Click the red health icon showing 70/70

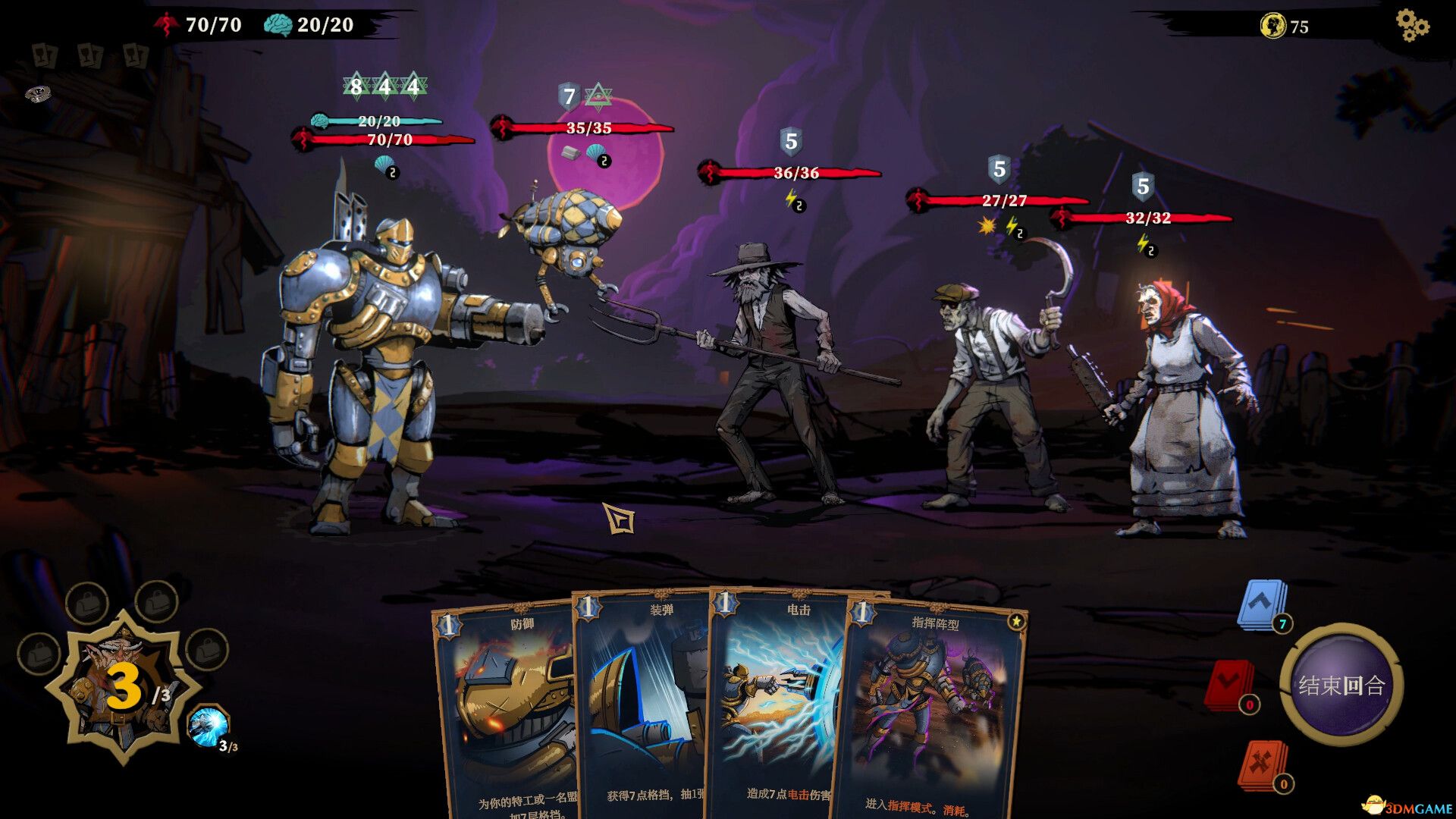pos(166,24)
